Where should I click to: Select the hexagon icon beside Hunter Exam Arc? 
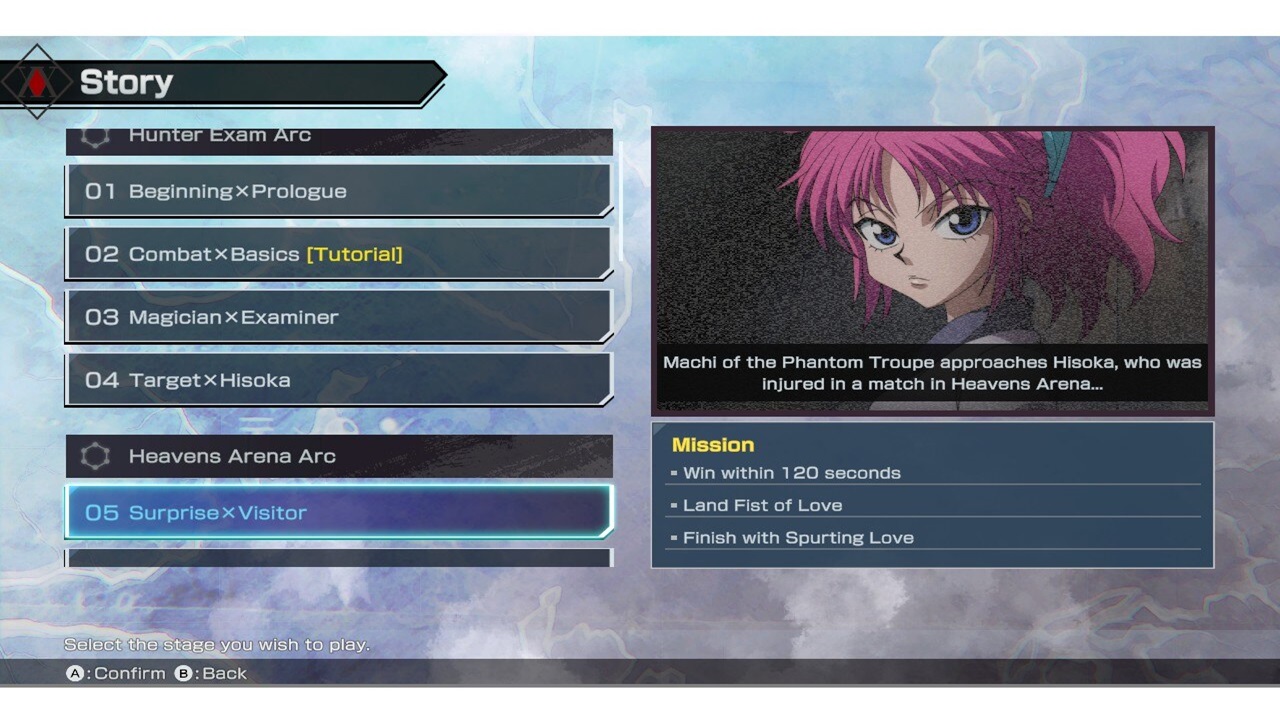click(94, 134)
